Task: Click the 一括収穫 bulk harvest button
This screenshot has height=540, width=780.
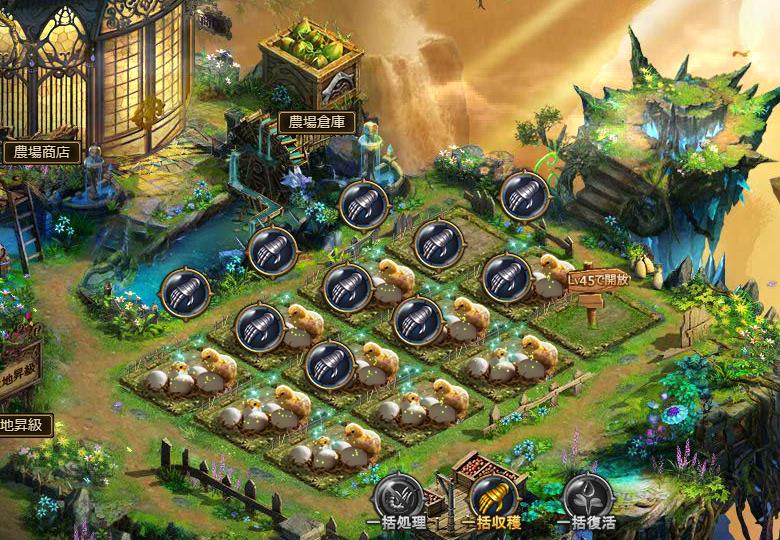Action: [493, 497]
